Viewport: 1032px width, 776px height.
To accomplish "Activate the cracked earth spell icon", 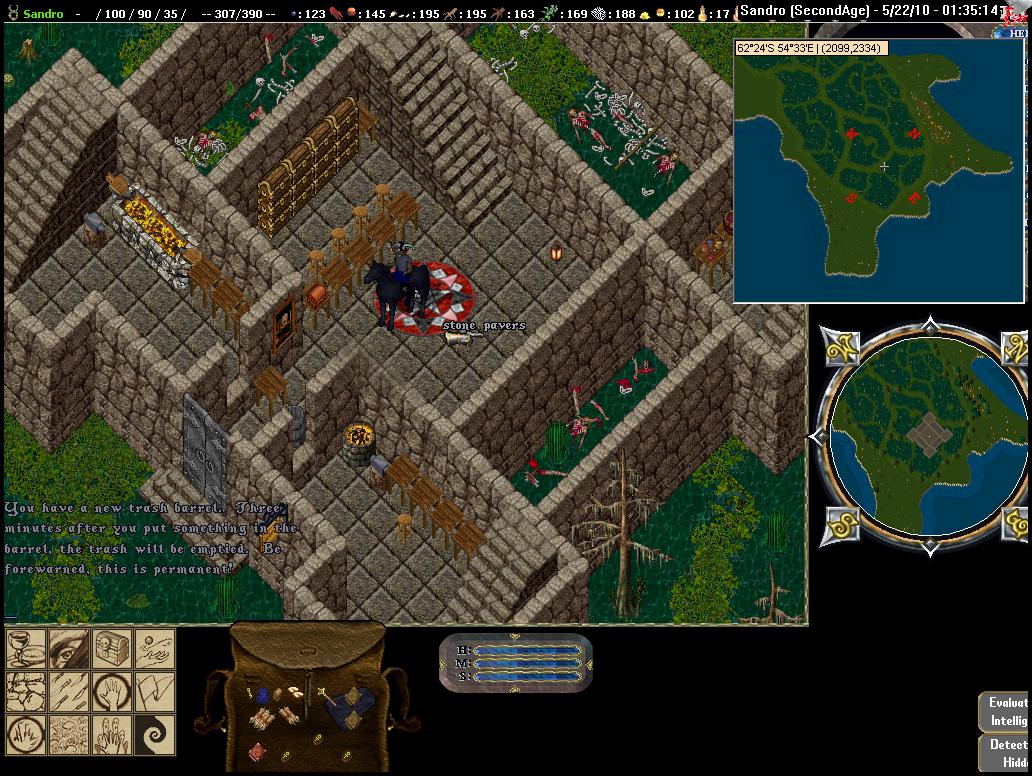I will (x=69, y=735).
